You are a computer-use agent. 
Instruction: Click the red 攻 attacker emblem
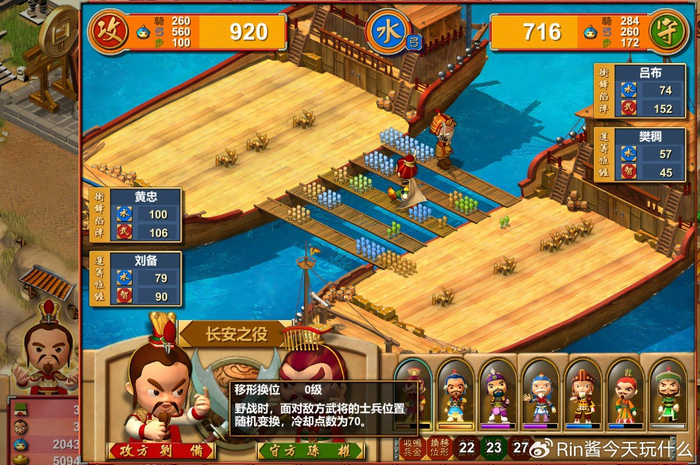[x=107, y=31]
